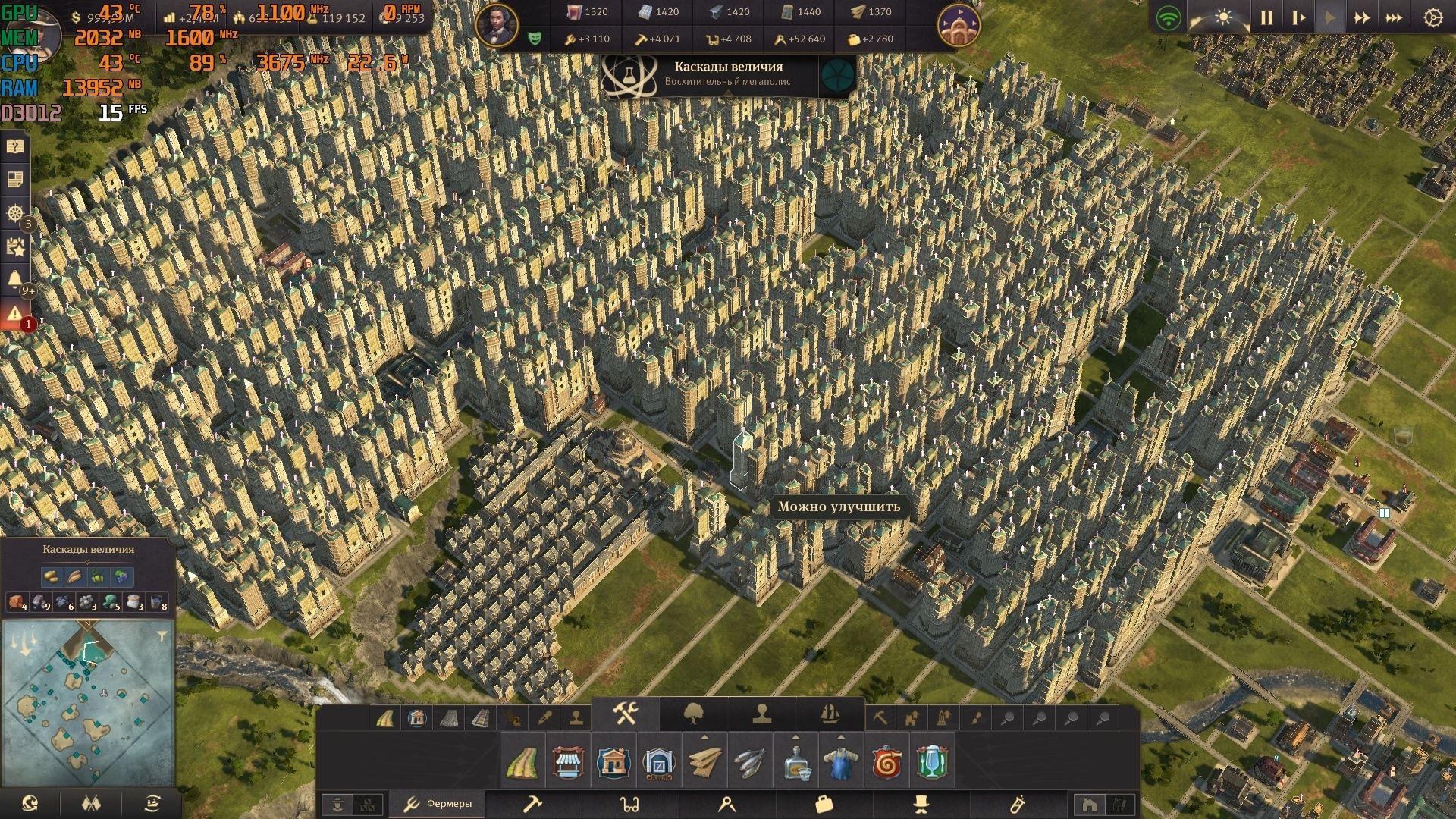Open the warning alert with red badge
This screenshot has width=1456, height=819.
14,314
